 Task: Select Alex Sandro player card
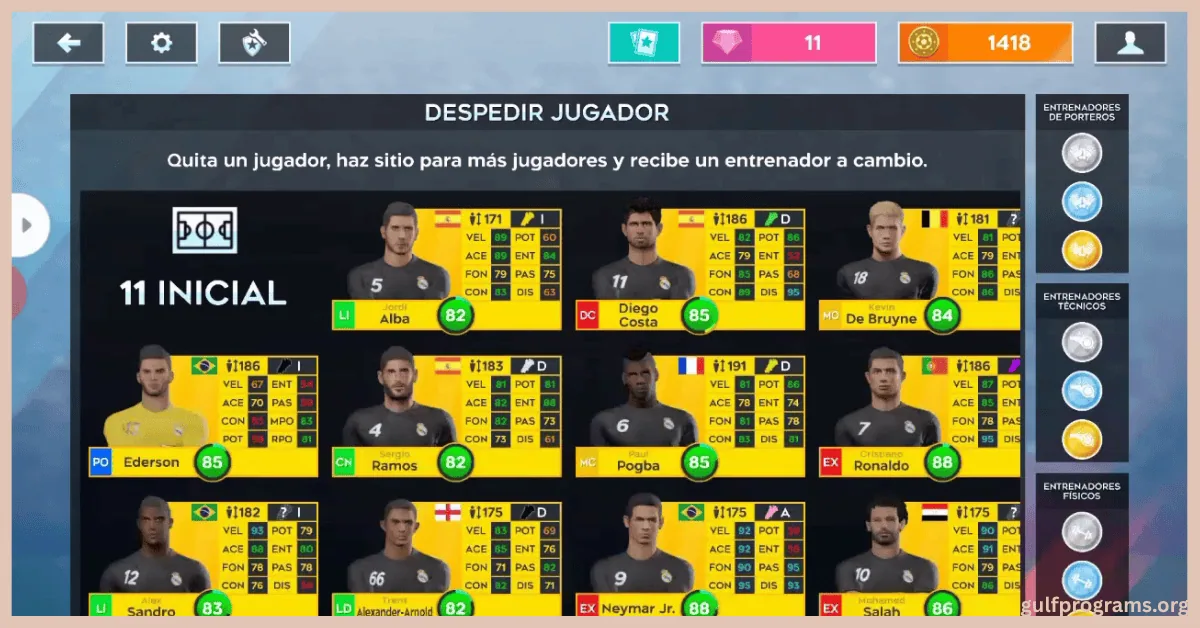pyautogui.click(x=203, y=560)
